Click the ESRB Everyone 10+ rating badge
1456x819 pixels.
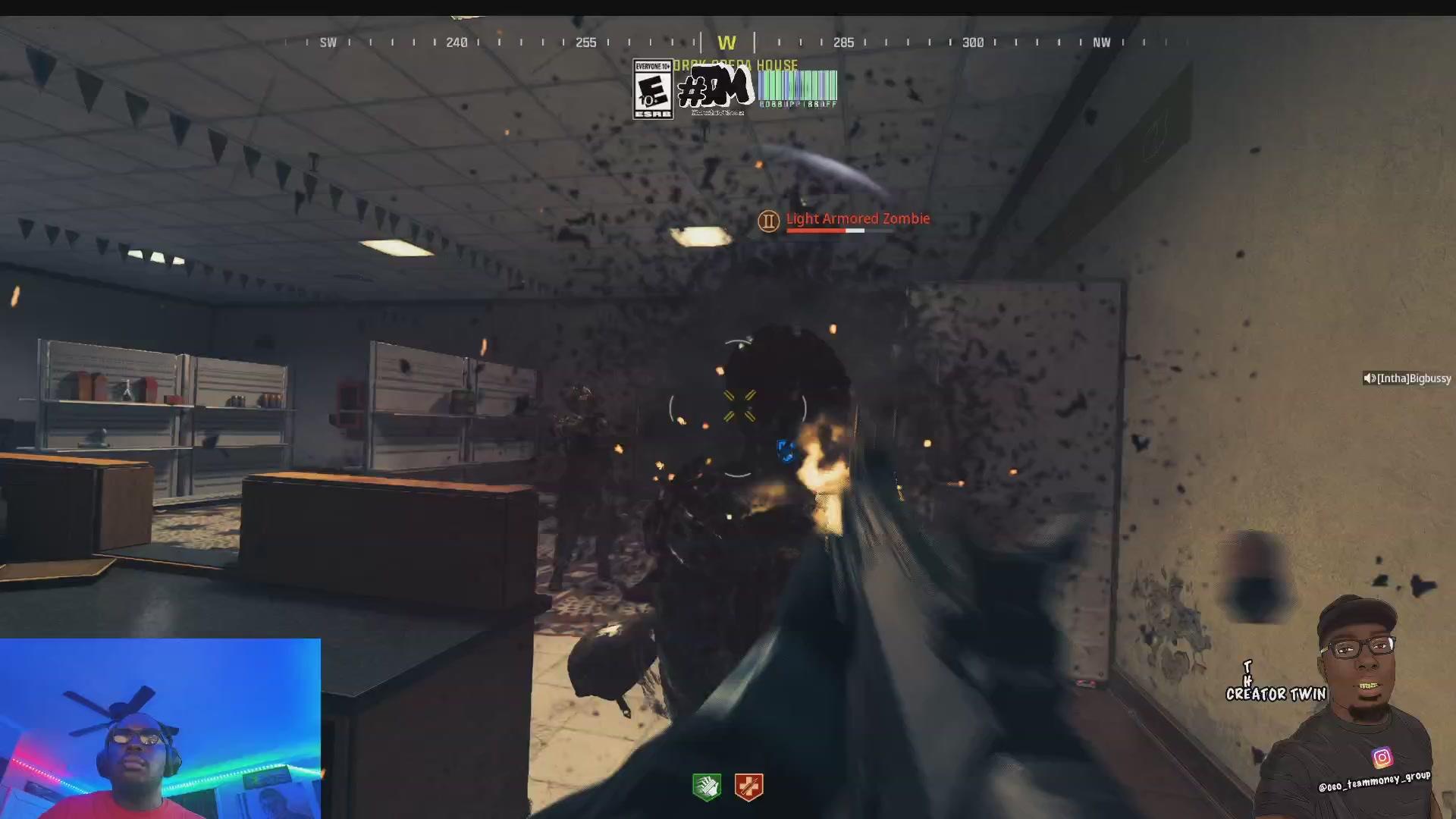point(652,89)
